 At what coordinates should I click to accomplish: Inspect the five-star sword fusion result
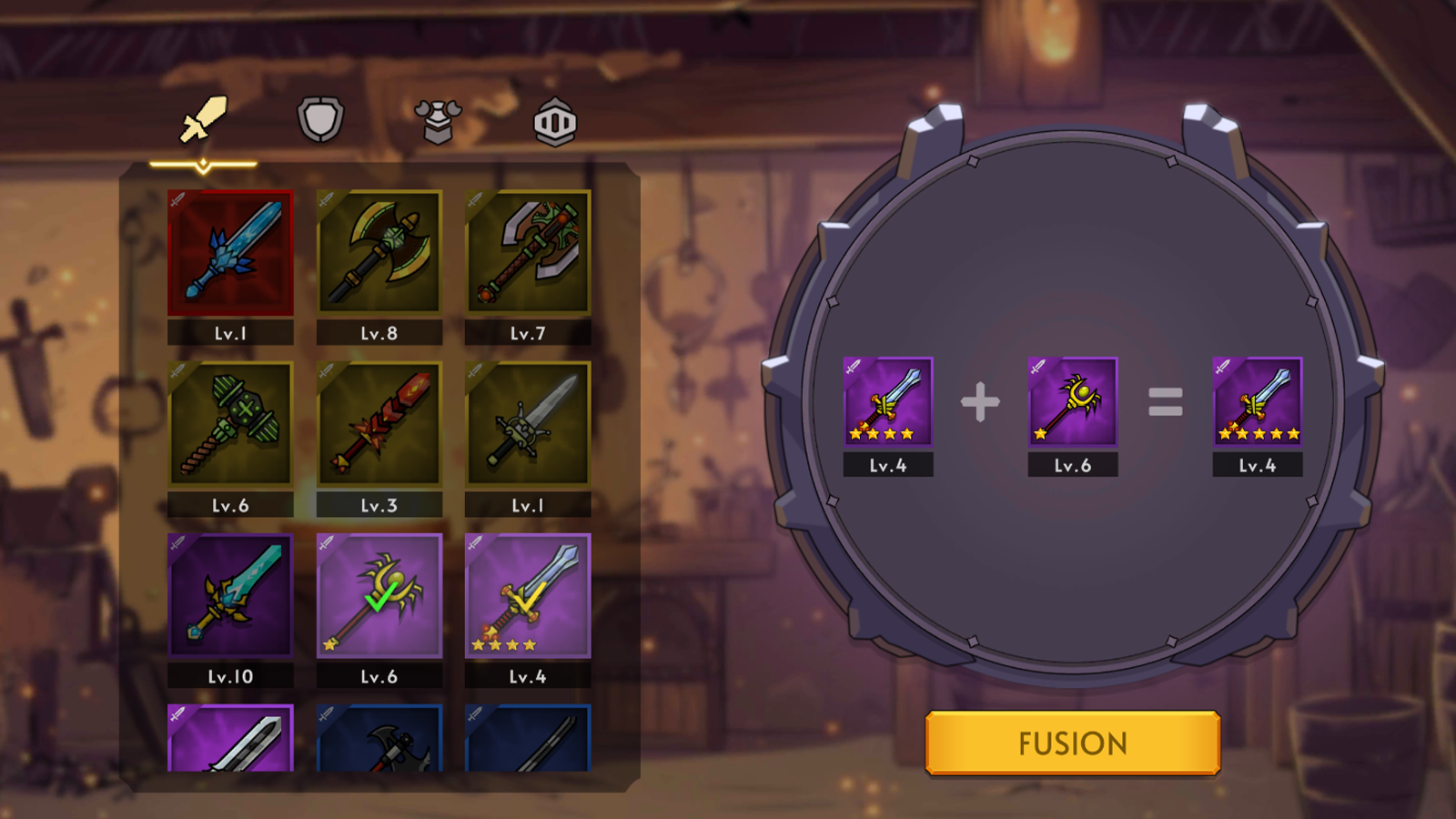click(1257, 401)
